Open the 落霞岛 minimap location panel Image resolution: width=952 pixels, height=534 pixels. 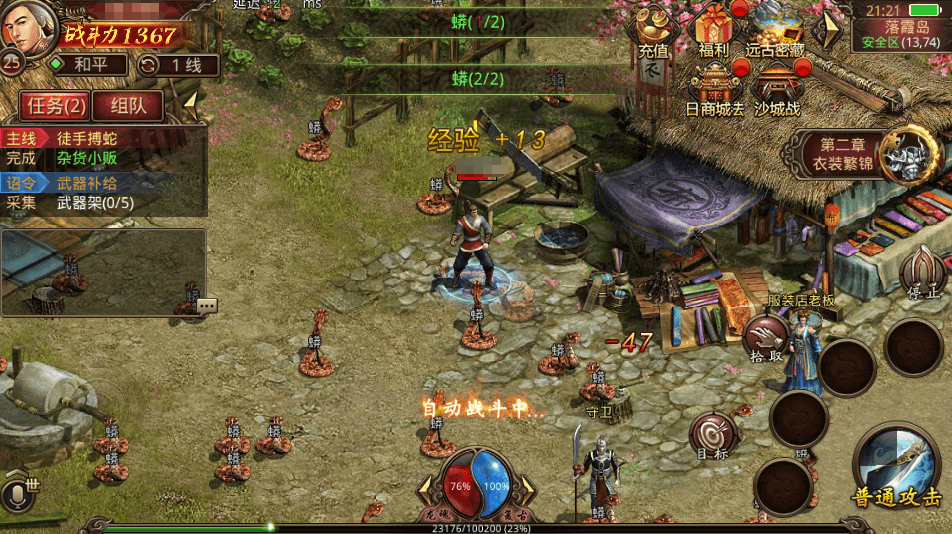pyautogui.click(x=898, y=27)
